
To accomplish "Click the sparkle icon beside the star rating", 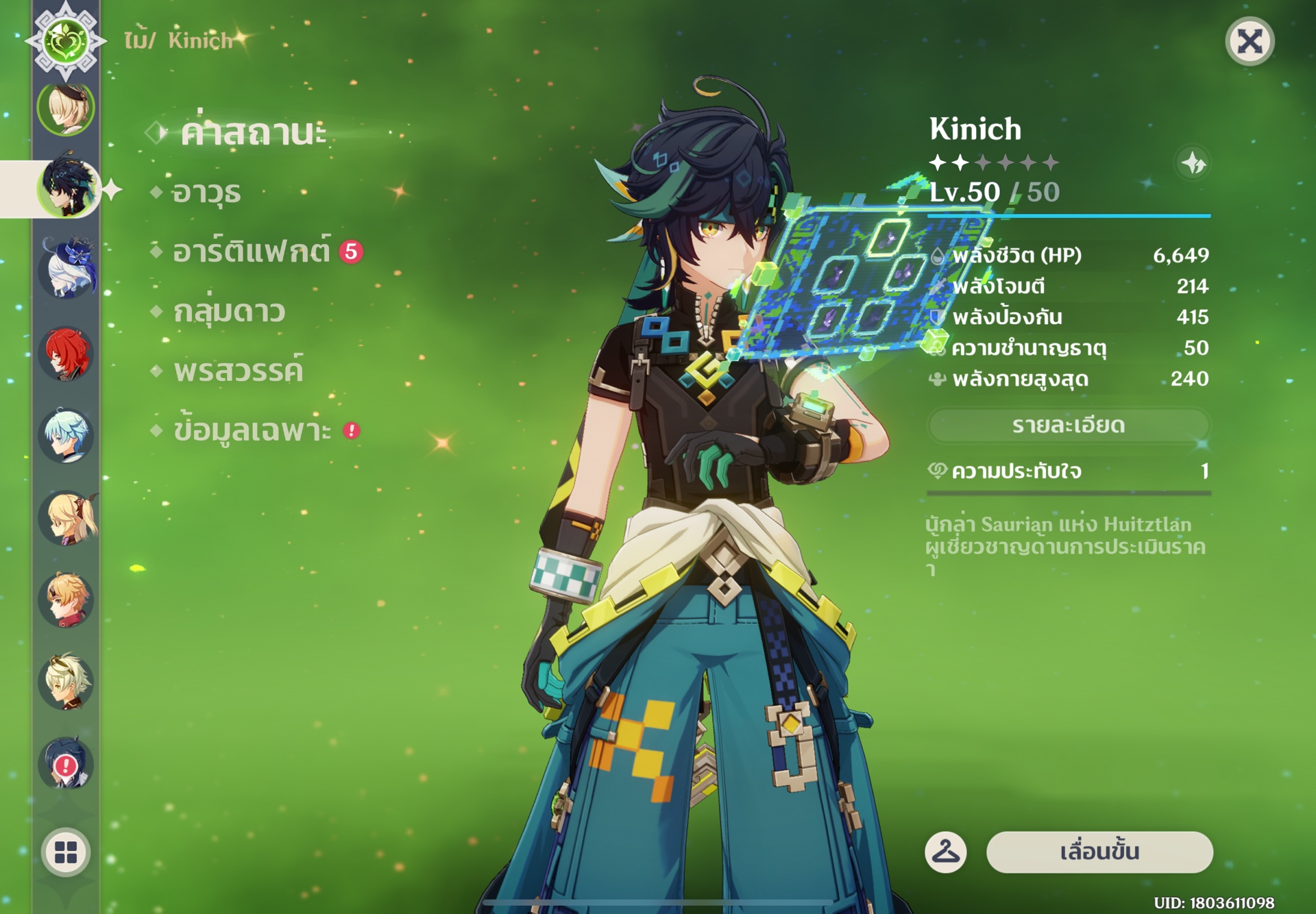I will click(1193, 163).
